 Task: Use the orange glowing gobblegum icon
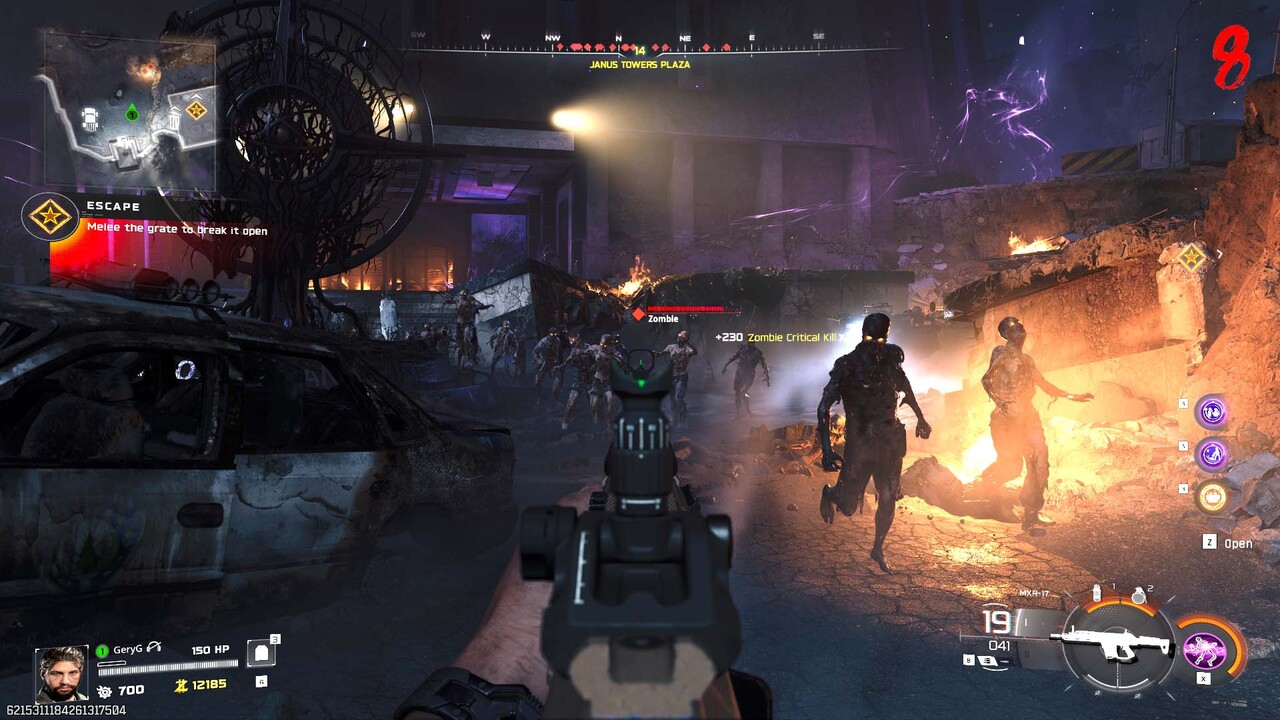point(1213,496)
